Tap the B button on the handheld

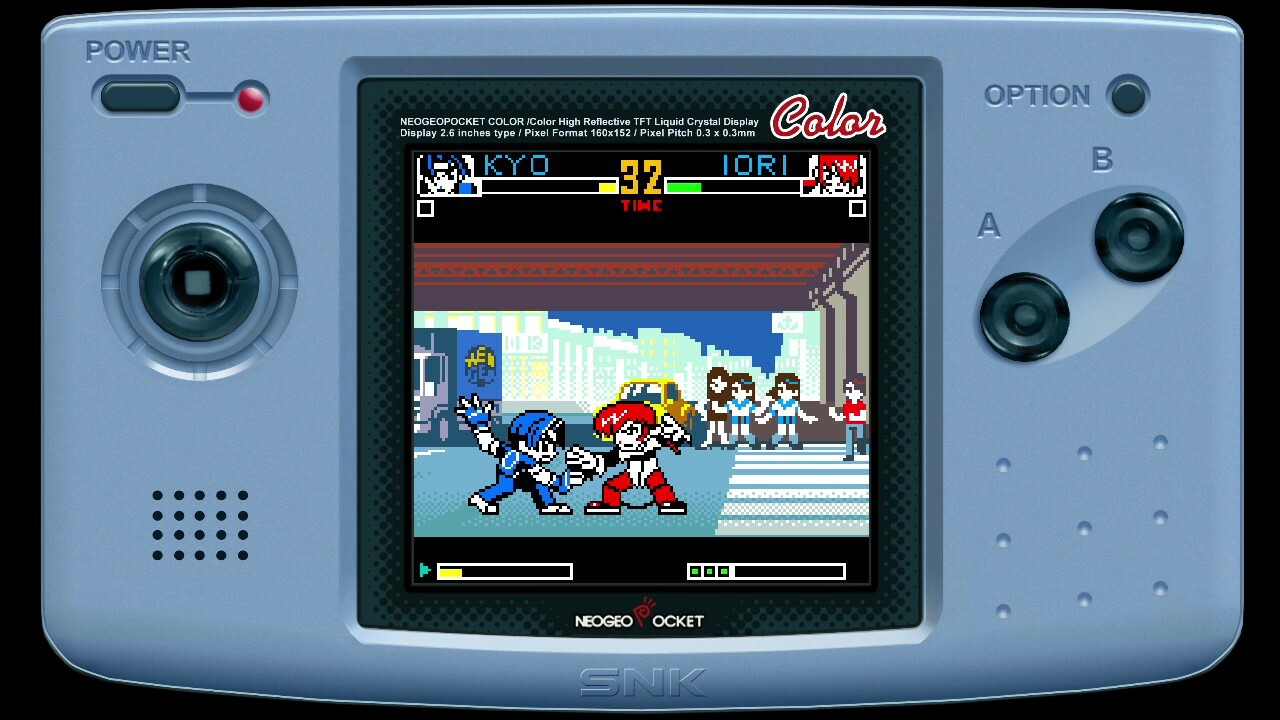[1138, 237]
